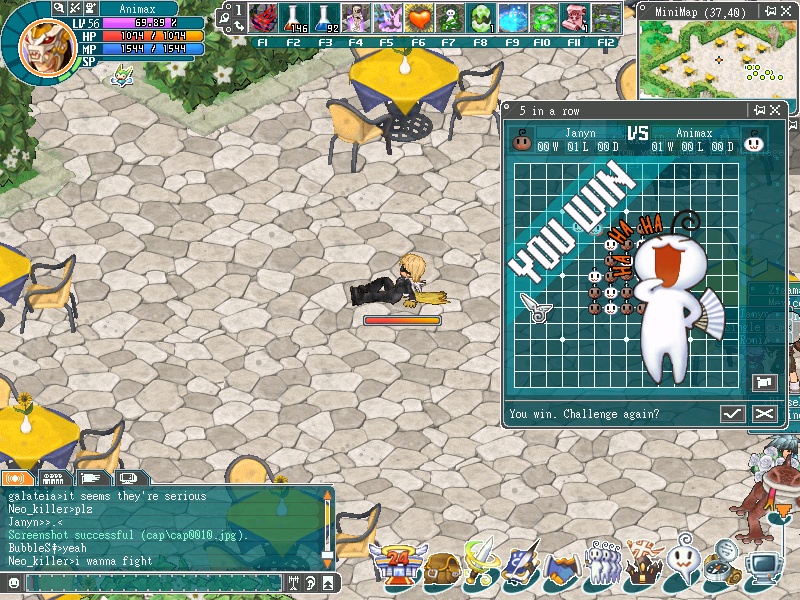Click the white flag surrender button
This screenshot has width=800, height=600.
(763, 383)
